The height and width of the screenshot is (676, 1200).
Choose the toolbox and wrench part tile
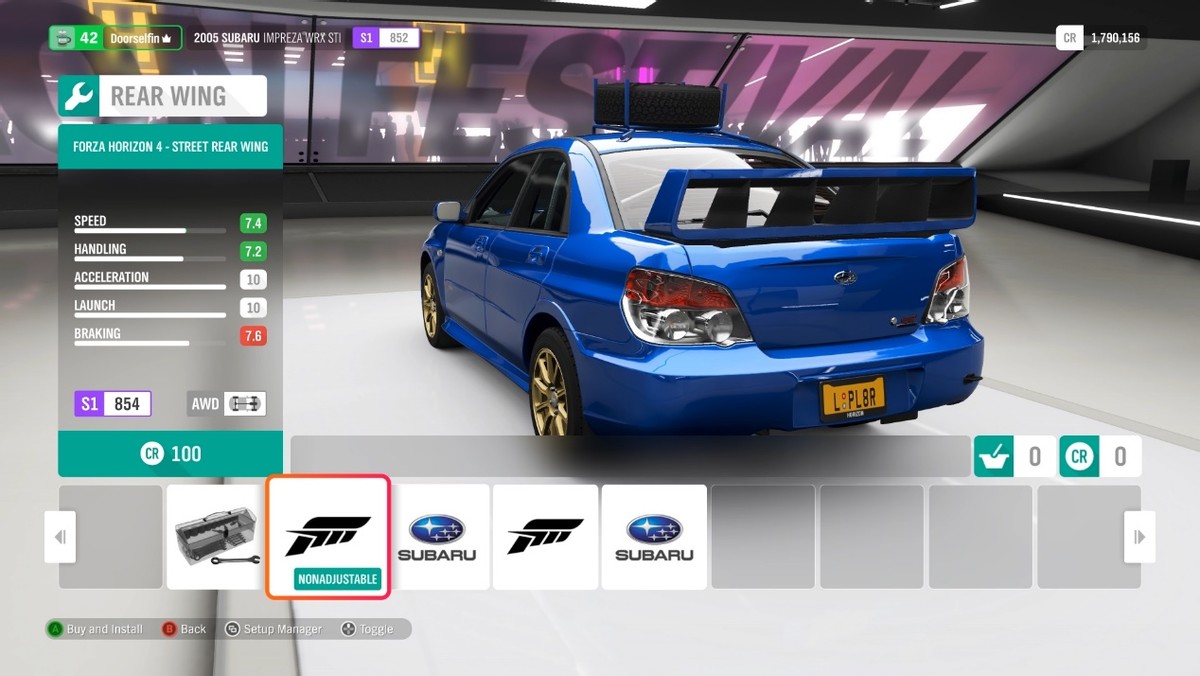(218, 537)
